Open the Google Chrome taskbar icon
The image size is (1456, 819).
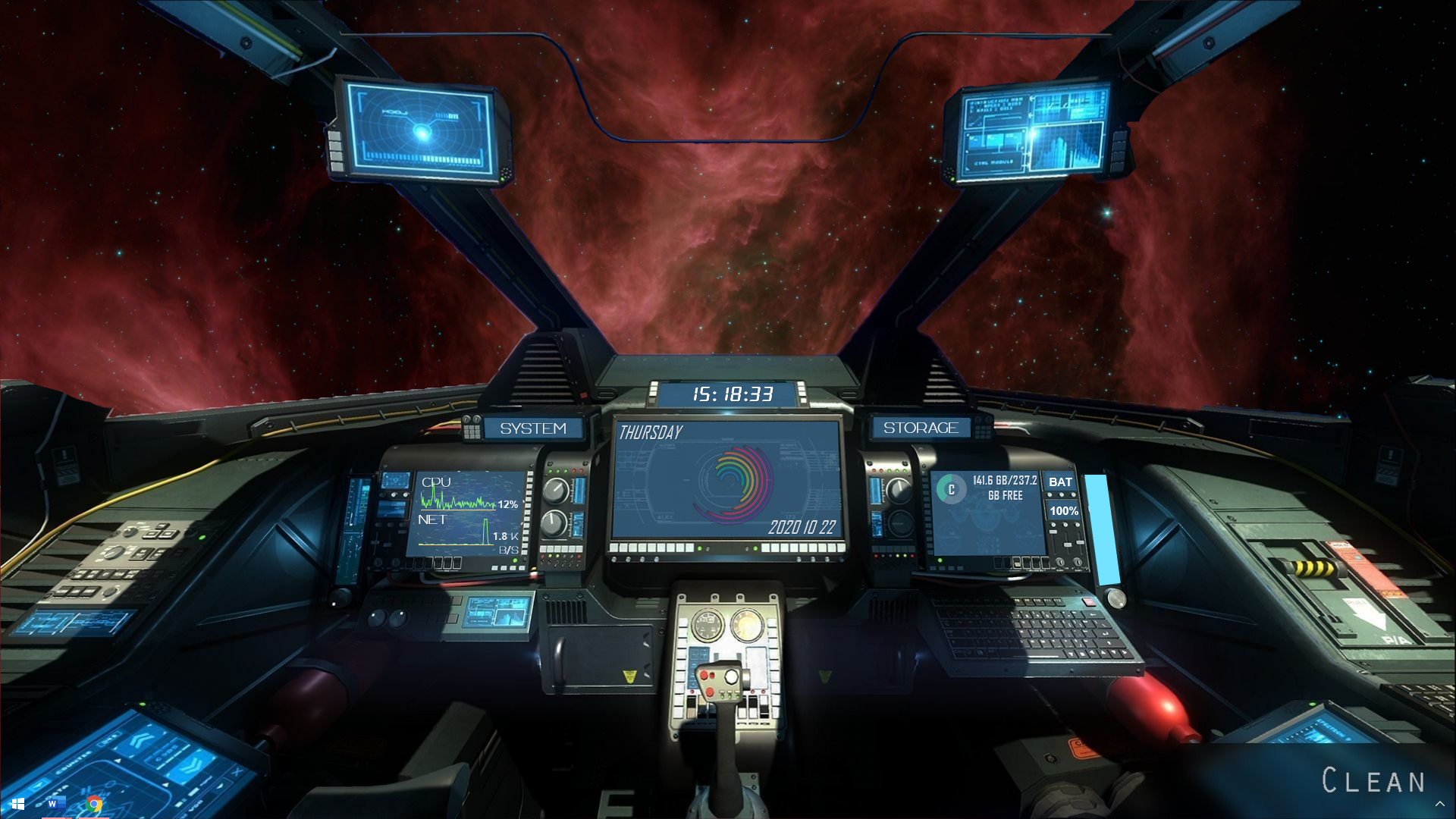click(x=95, y=804)
